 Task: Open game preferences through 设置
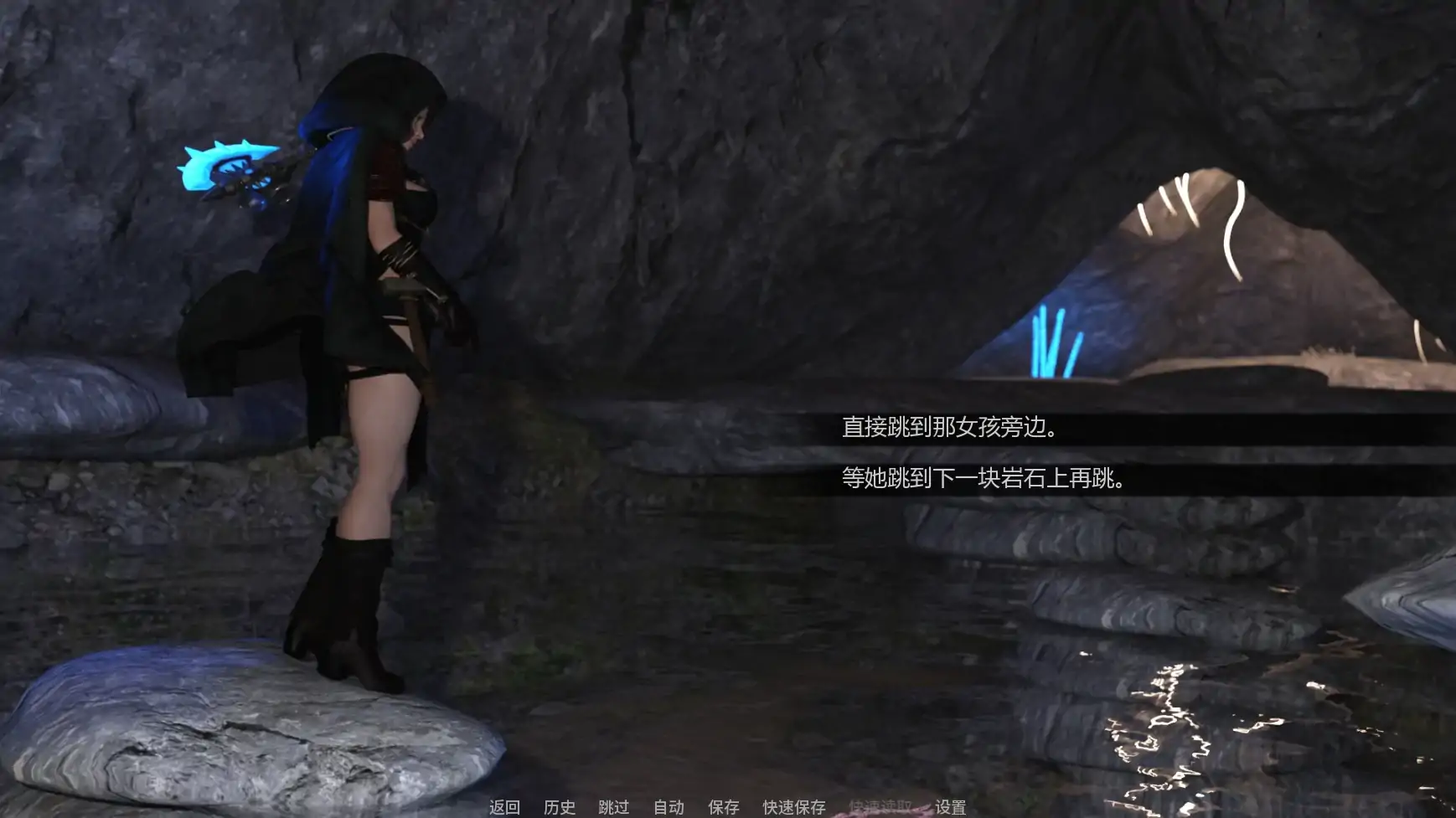point(949,809)
